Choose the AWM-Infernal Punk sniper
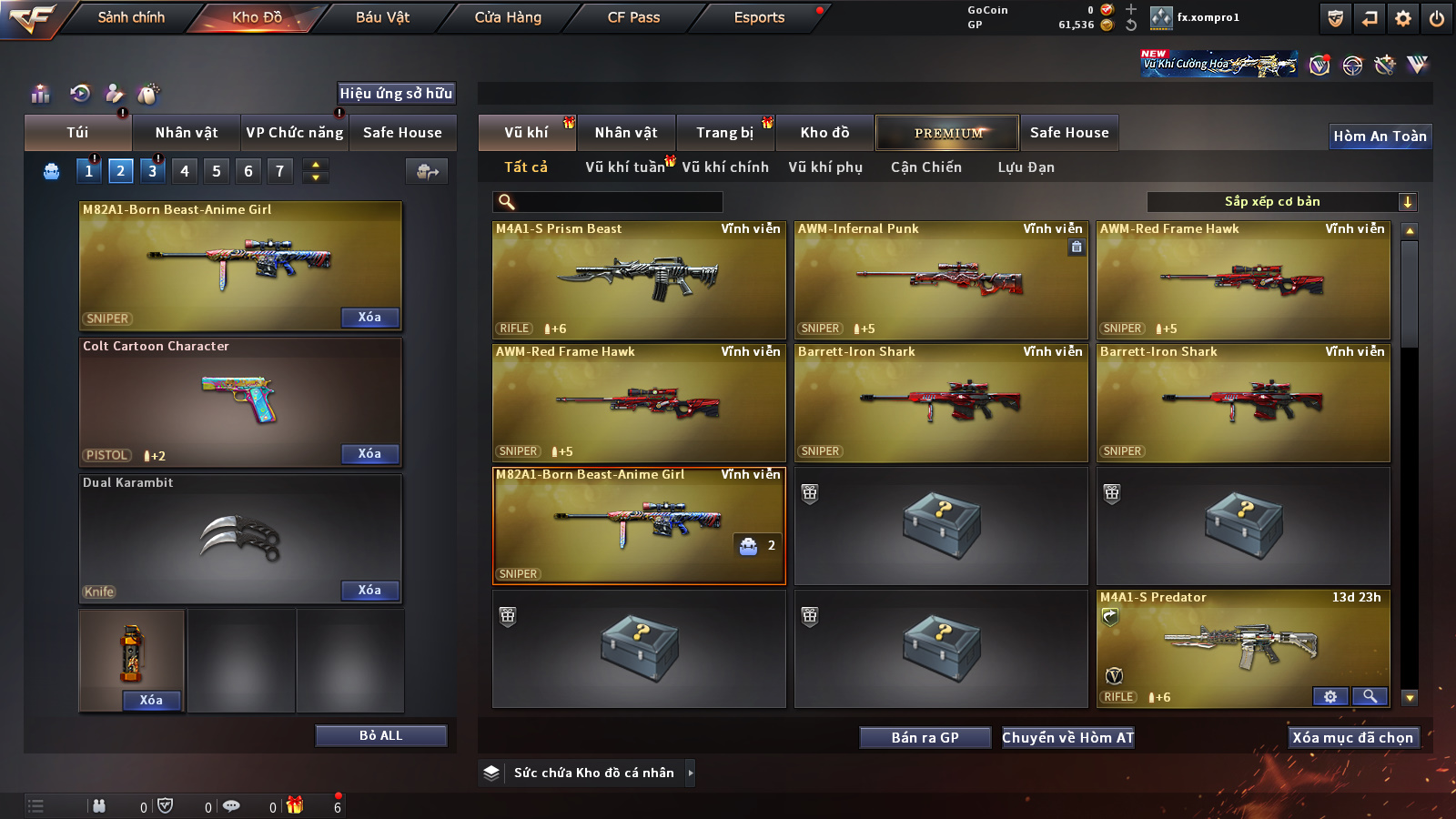 tap(941, 280)
